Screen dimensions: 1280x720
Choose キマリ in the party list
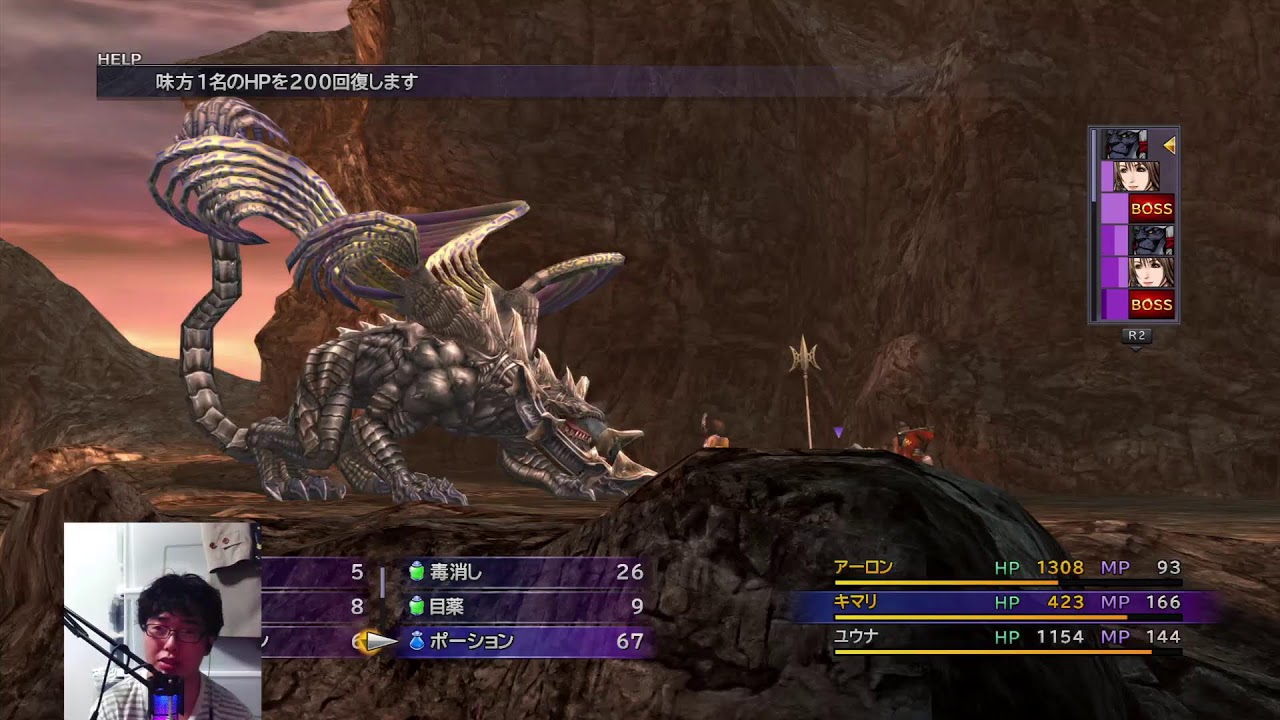pyautogui.click(x=855, y=602)
